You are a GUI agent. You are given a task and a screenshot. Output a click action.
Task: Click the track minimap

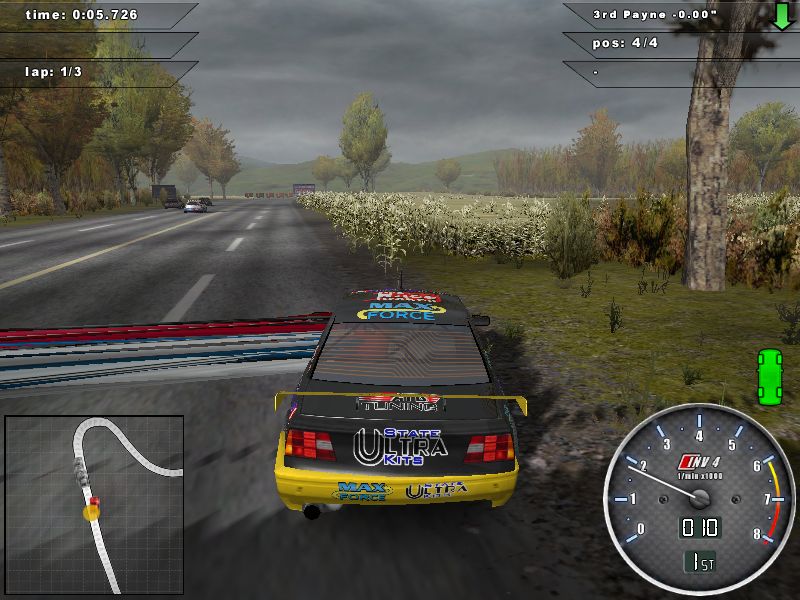(x=94, y=505)
